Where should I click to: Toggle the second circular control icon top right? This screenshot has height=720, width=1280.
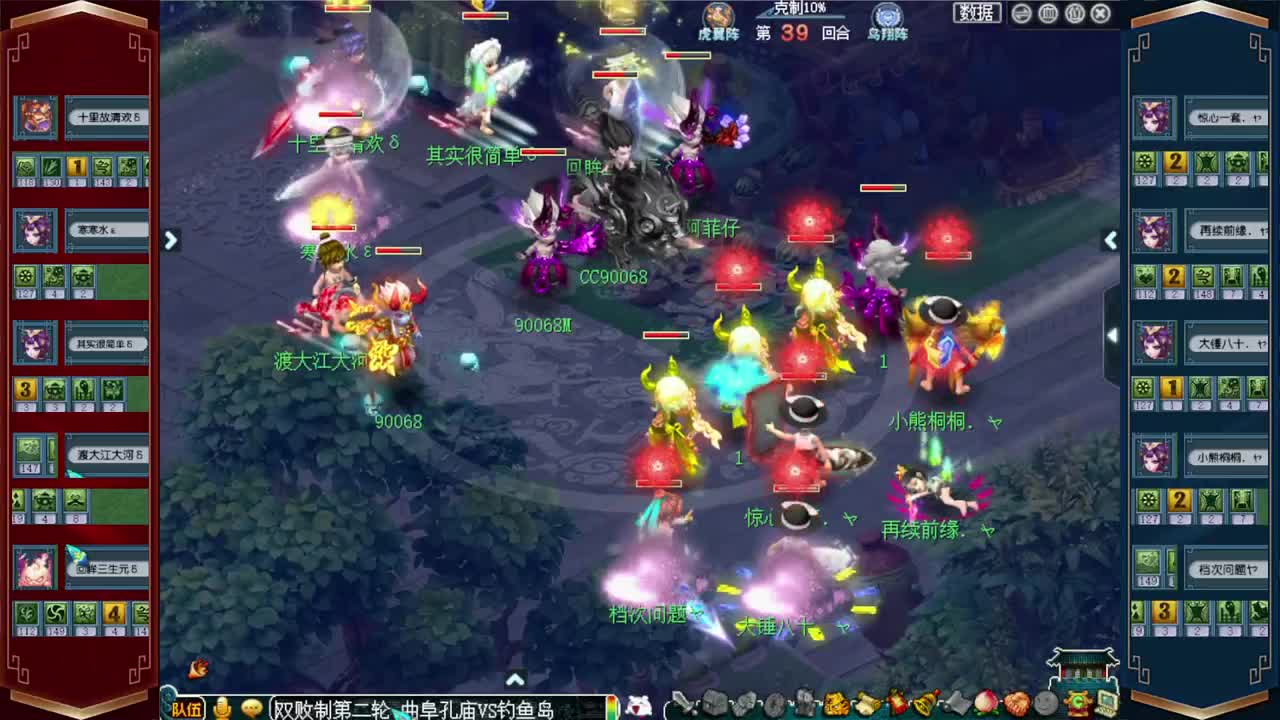click(x=1046, y=13)
